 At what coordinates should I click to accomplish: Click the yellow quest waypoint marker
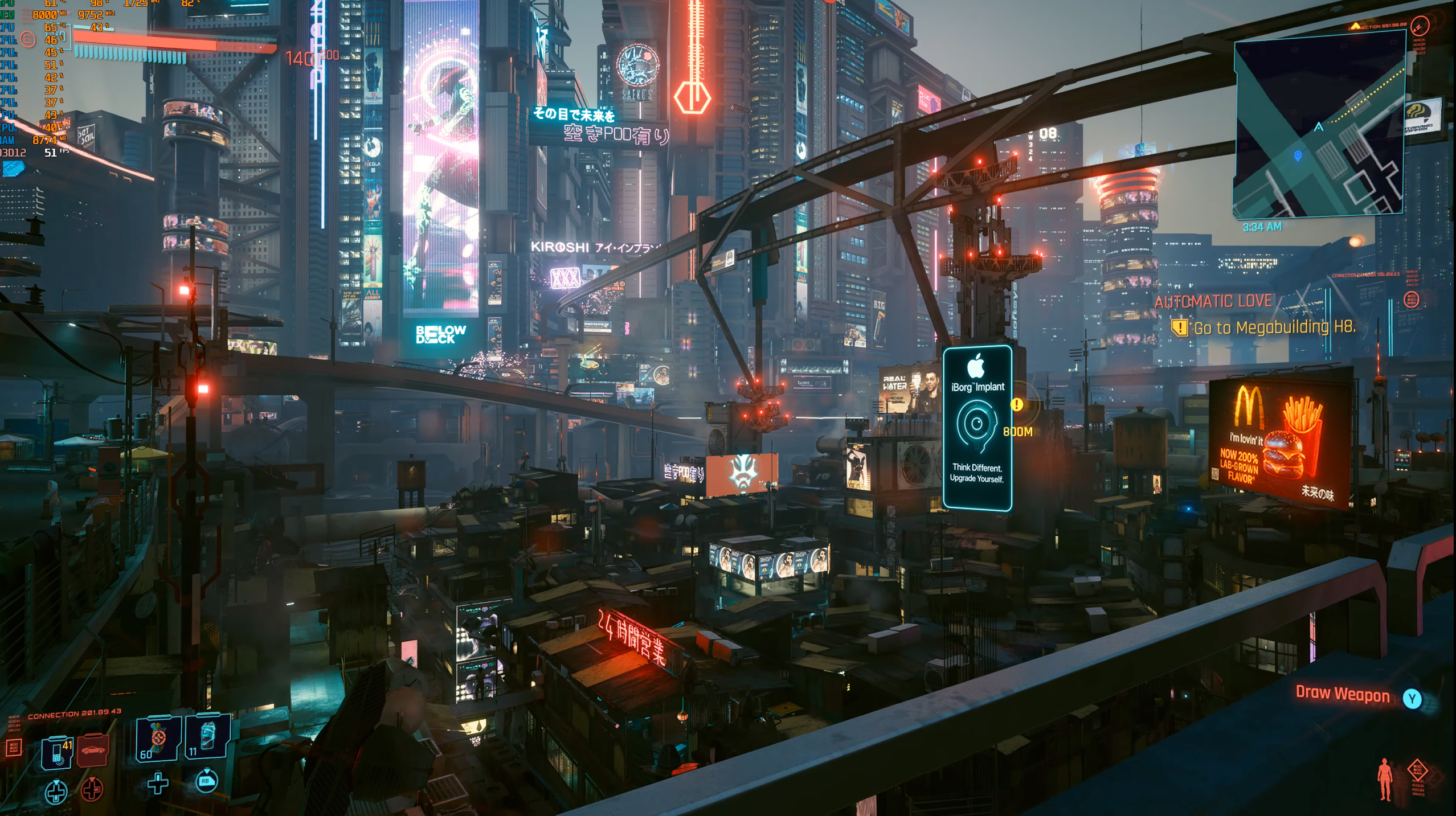[1017, 404]
